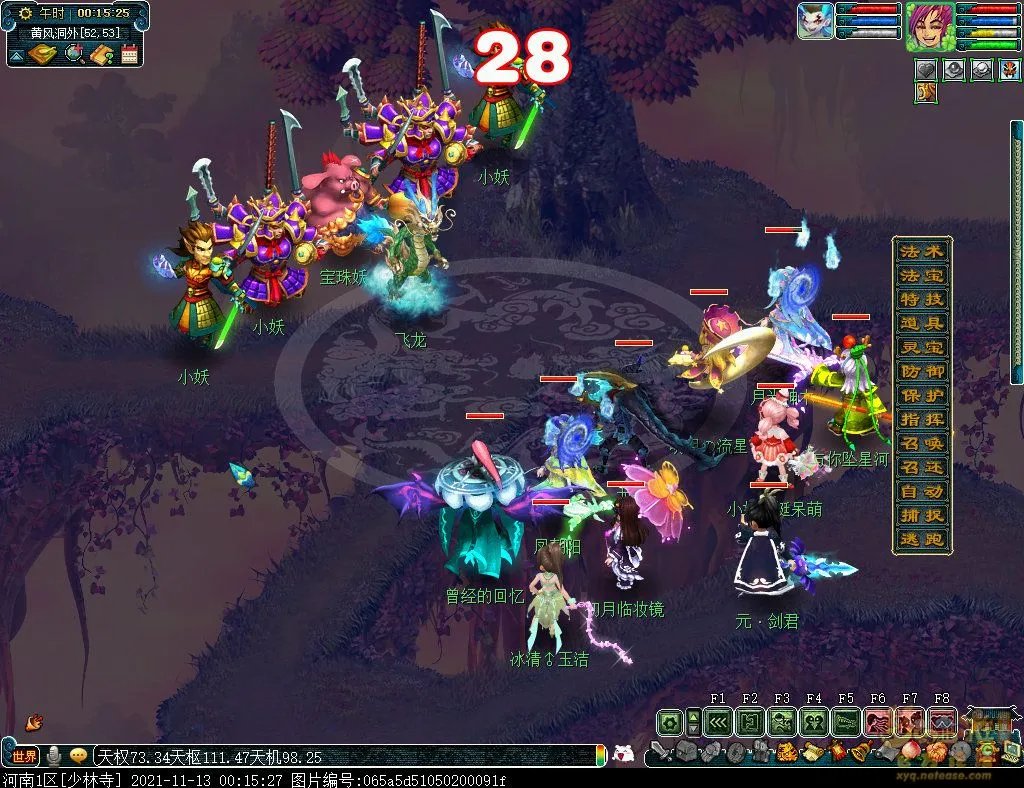This screenshot has width=1024, height=788.
Task: Click the globe with magnifier map icon
Action: coord(74,54)
